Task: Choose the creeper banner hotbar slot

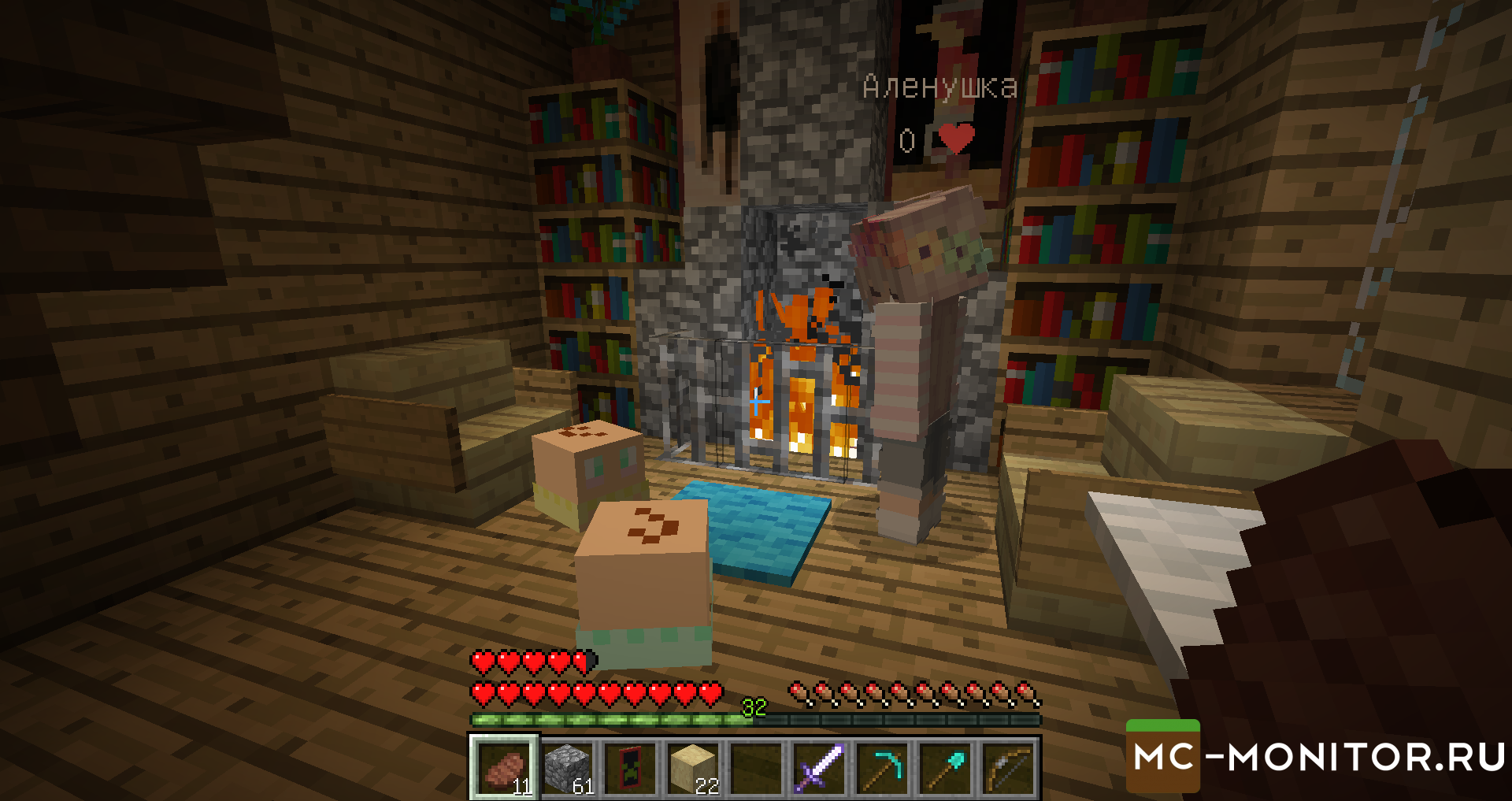Action: [x=631, y=767]
